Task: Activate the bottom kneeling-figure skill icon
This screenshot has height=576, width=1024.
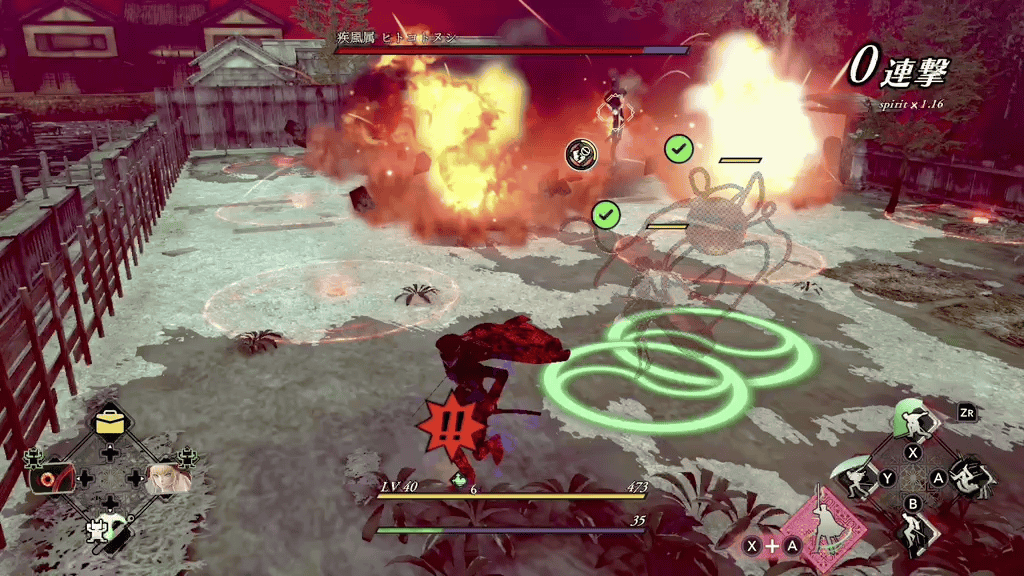Action: pos(913,530)
